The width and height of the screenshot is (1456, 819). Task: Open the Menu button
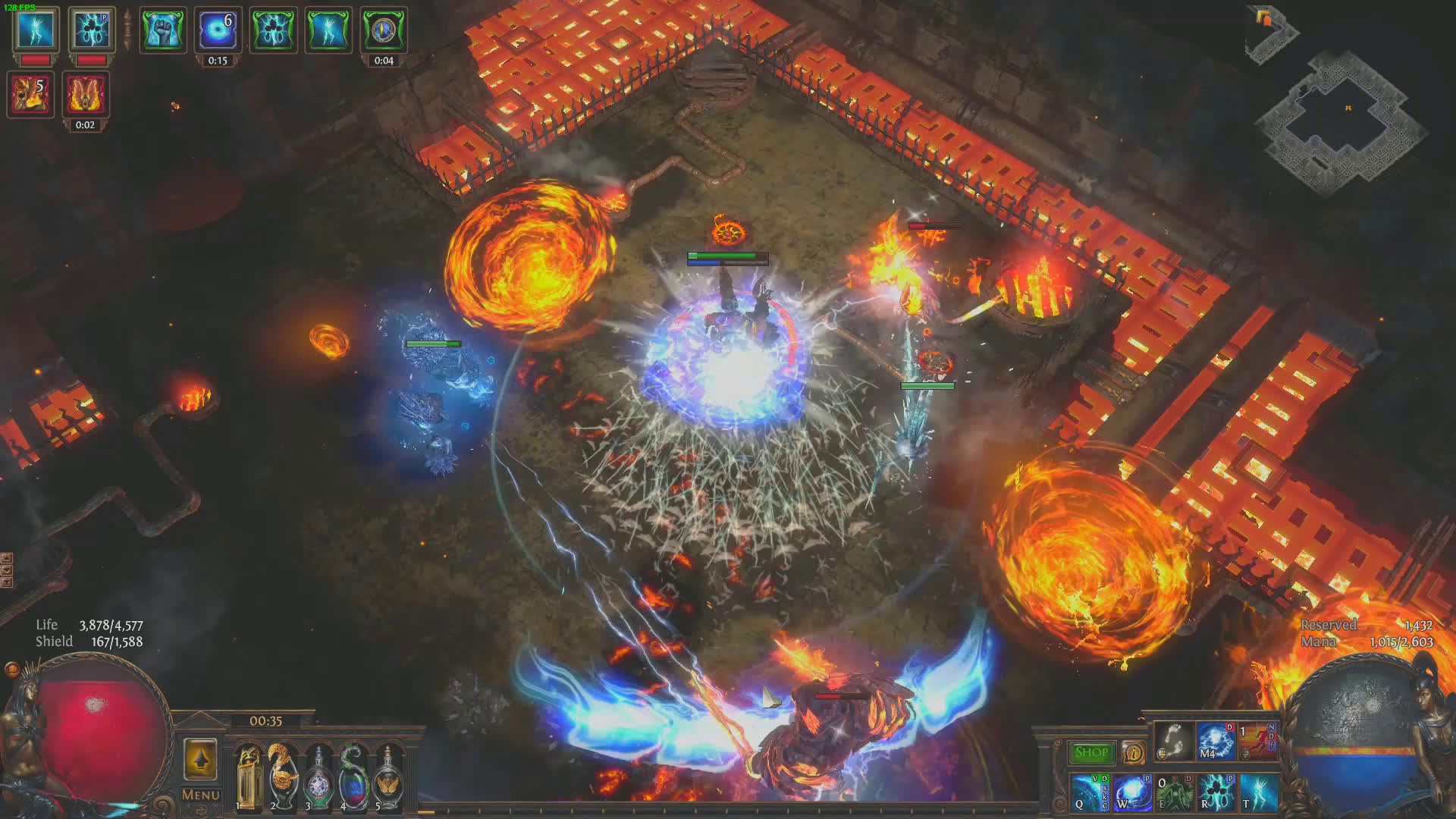200,795
